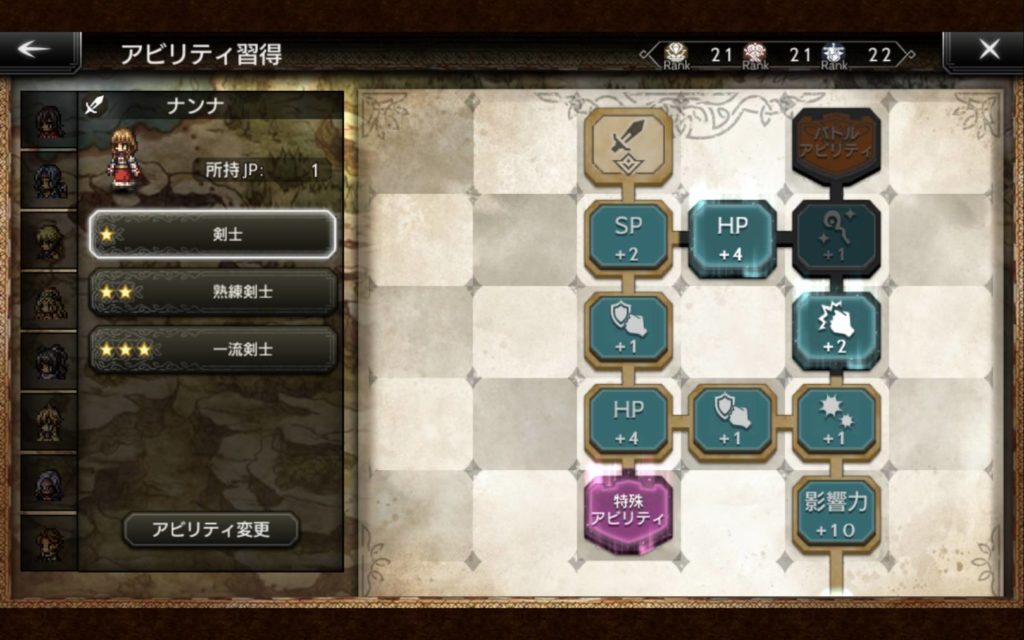Select the 影響力 +10 node
1024x640 pixels.
click(836, 511)
